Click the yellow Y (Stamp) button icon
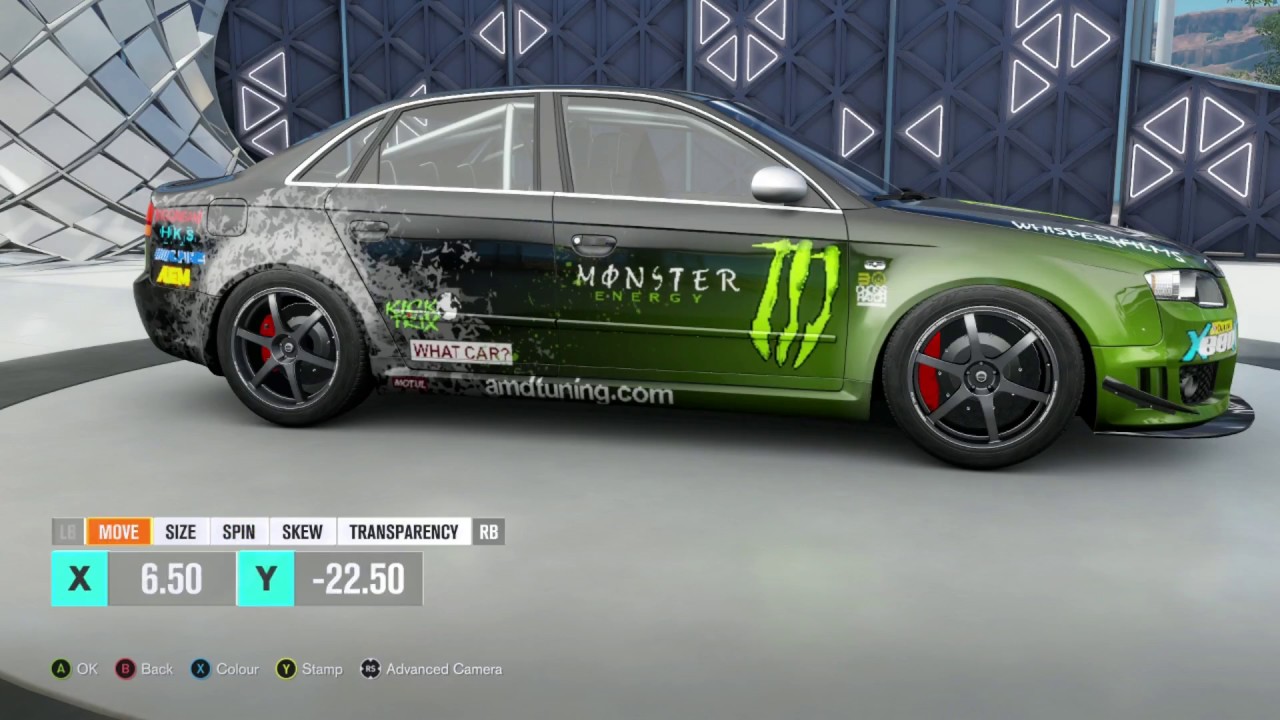Screen dimensions: 1280x720 [x=287, y=669]
